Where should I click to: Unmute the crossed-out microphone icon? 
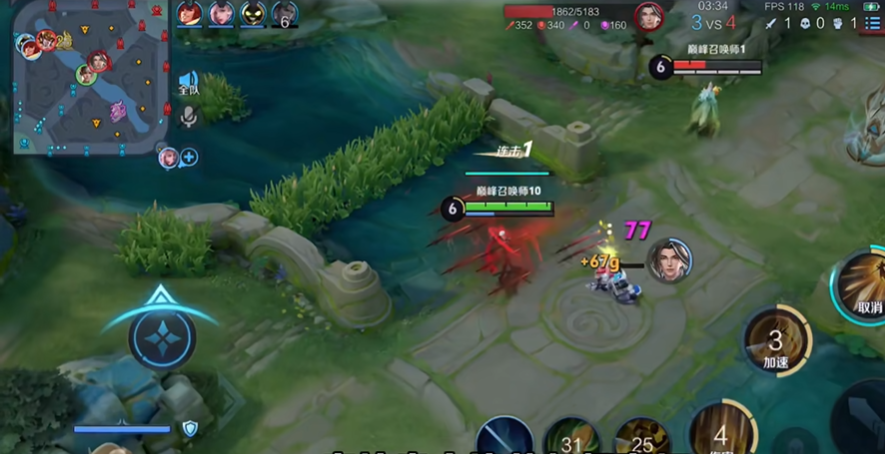point(188,117)
